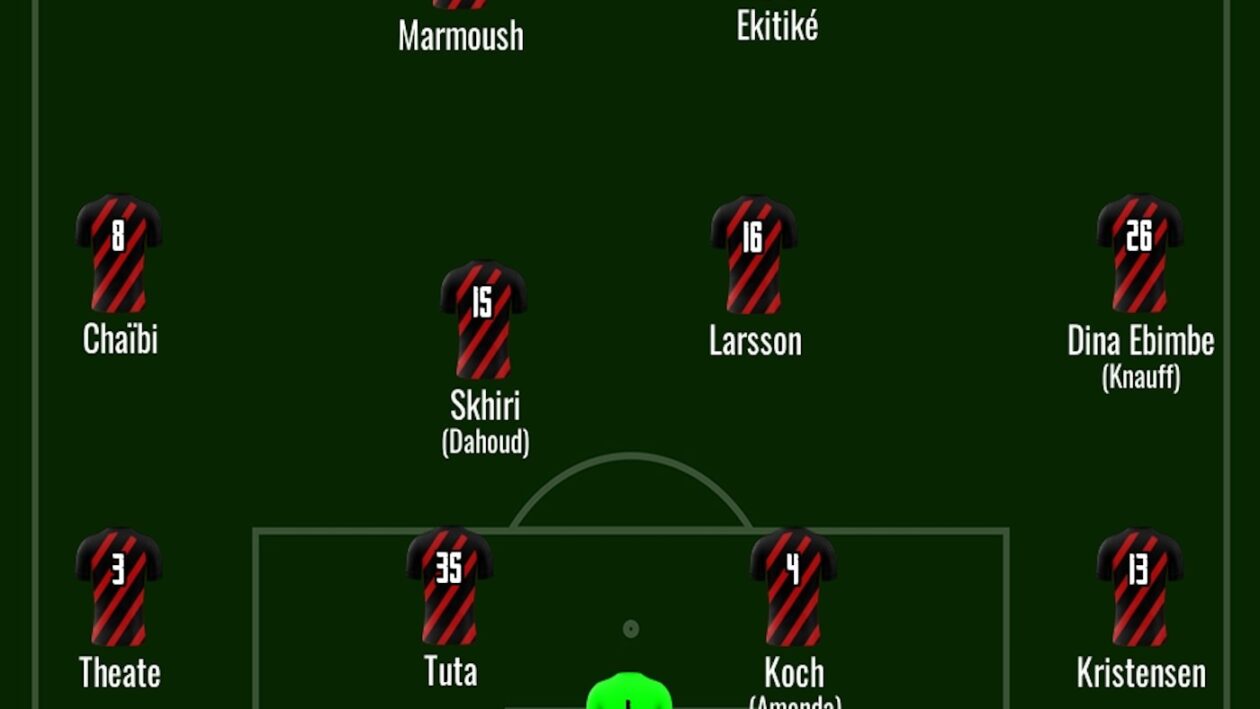Screen dimensions: 1260x709
Task: Click Theate's number 3 shirt
Action: (x=119, y=586)
